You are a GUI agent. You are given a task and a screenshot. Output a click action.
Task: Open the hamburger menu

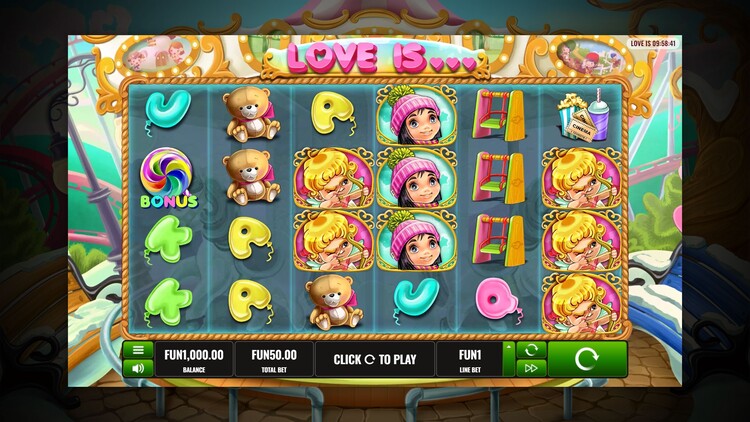coord(137,350)
